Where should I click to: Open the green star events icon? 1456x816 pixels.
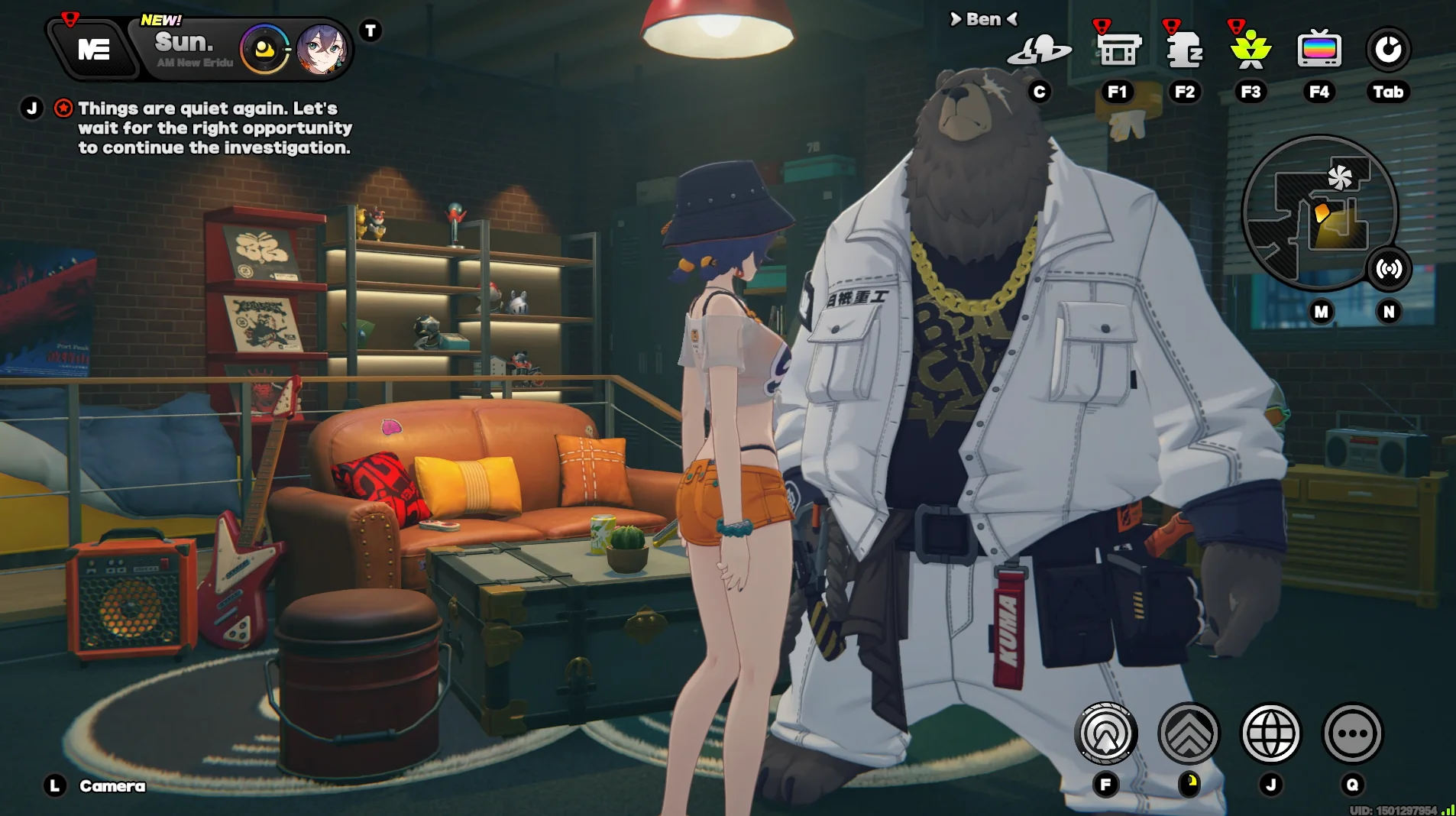tap(1251, 50)
